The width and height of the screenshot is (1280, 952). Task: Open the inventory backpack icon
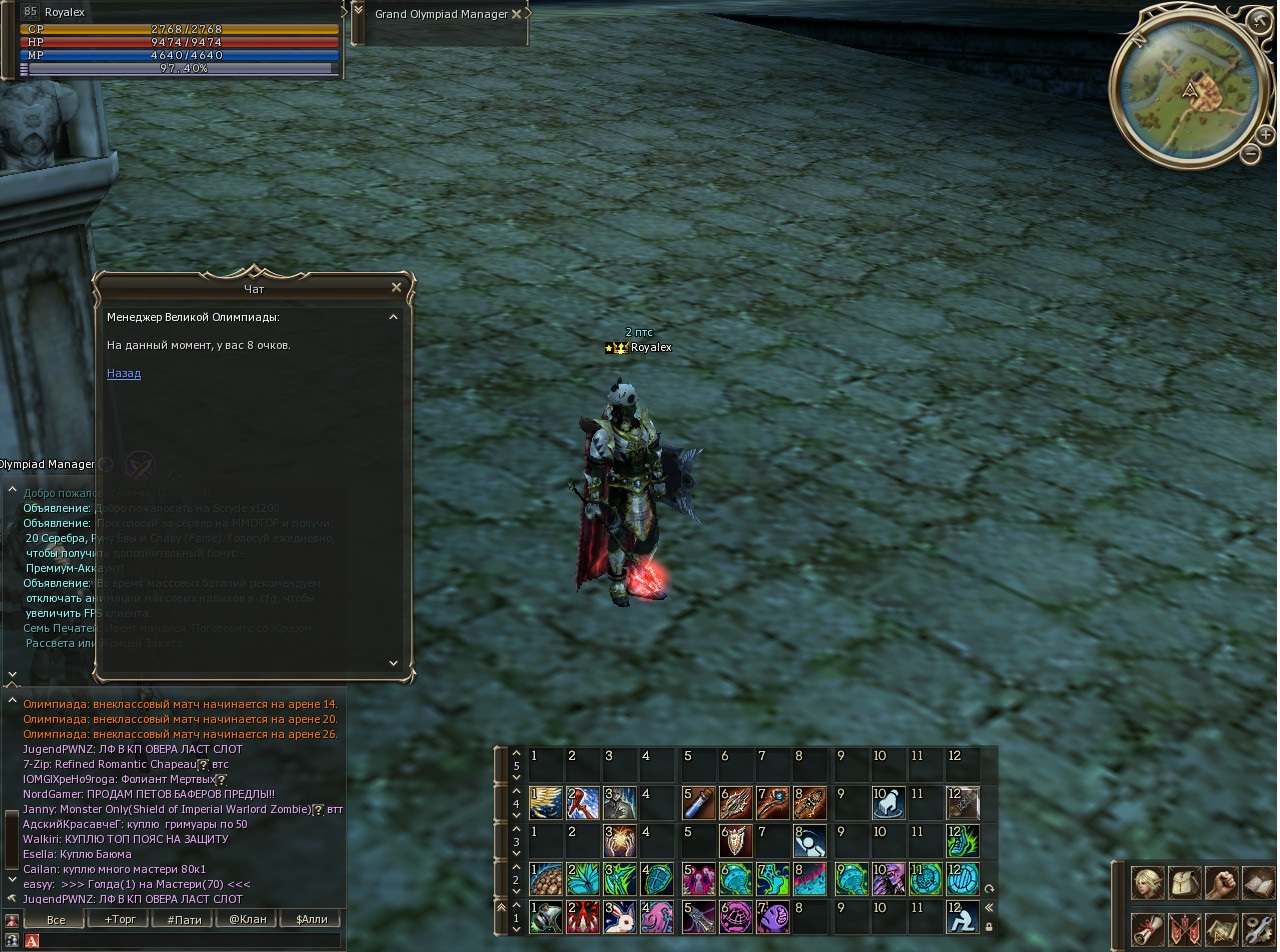1184,884
